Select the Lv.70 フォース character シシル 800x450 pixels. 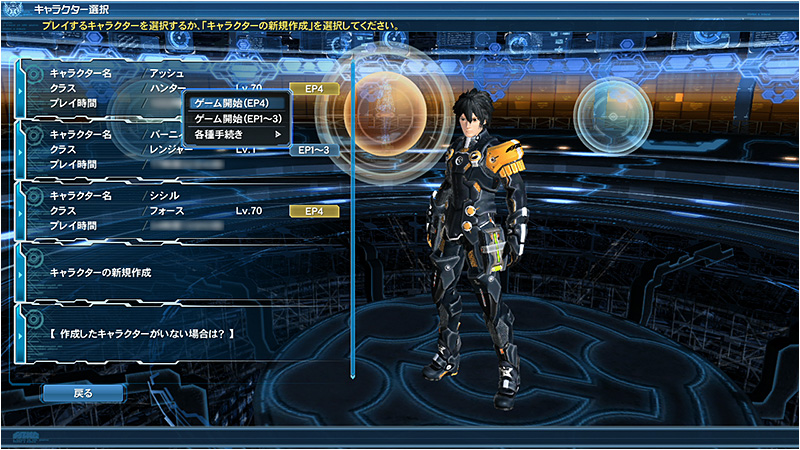click(180, 211)
